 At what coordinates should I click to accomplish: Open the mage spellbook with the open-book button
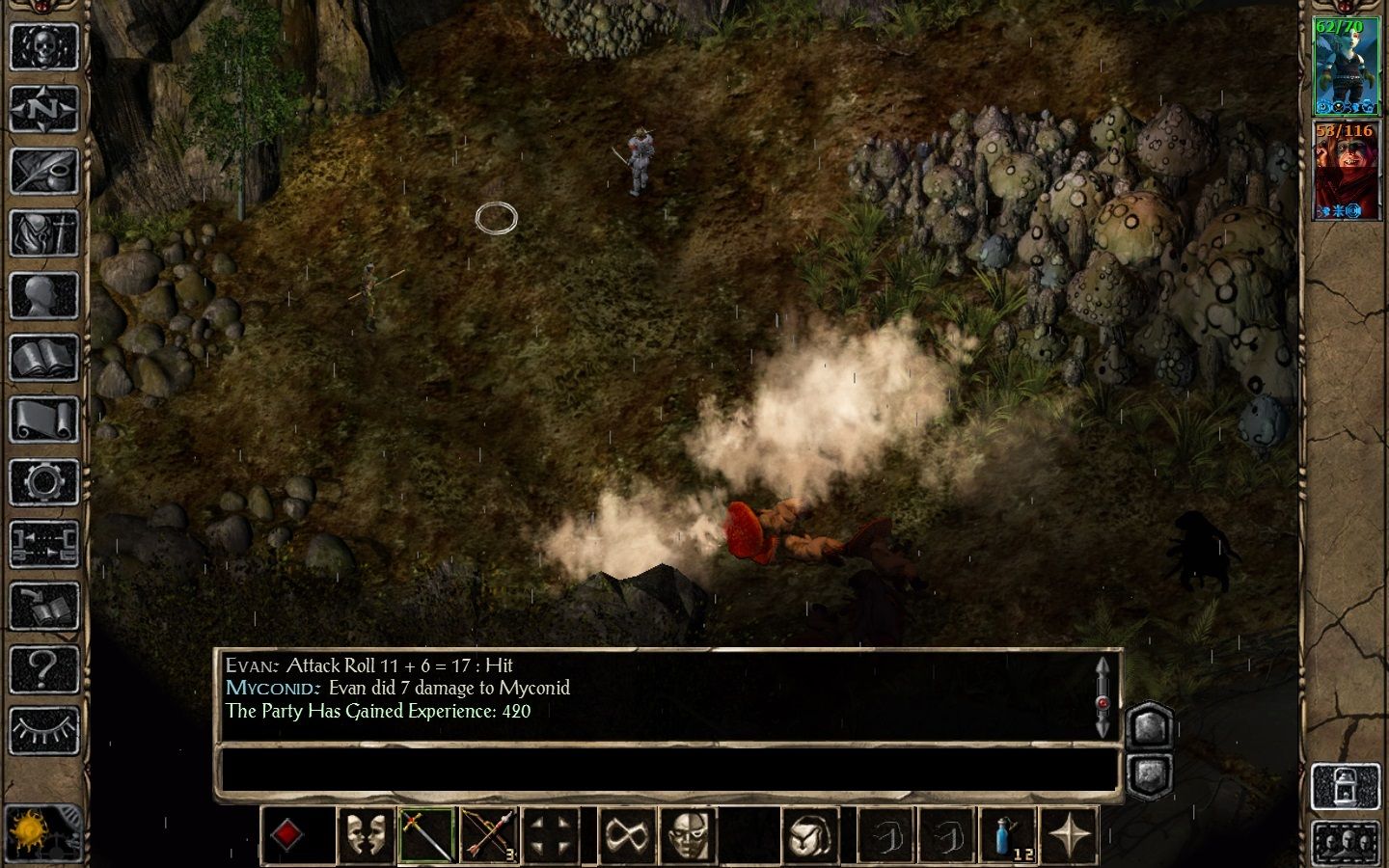coord(43,359)
